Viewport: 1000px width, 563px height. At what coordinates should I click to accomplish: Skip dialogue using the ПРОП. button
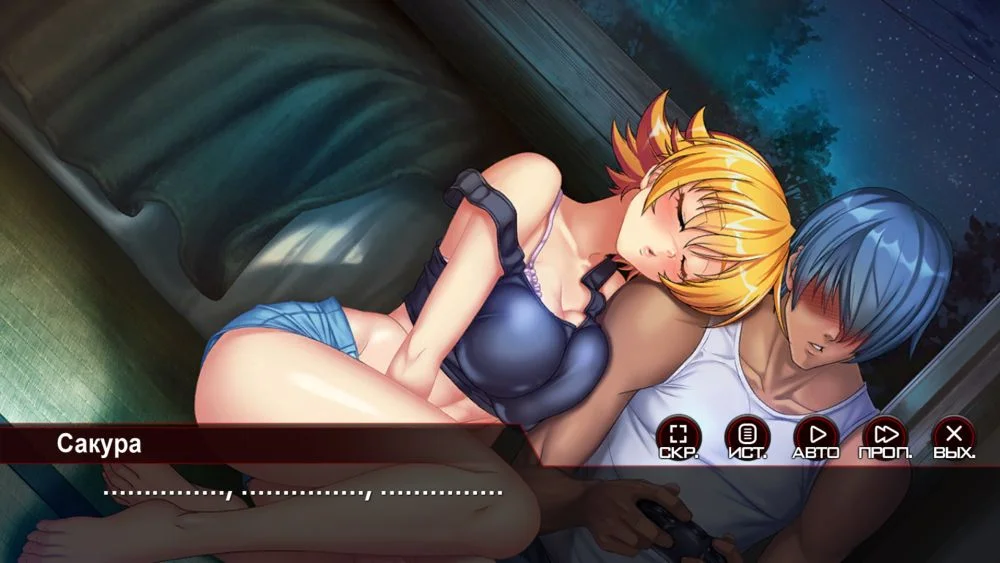(x=885, y=436)
